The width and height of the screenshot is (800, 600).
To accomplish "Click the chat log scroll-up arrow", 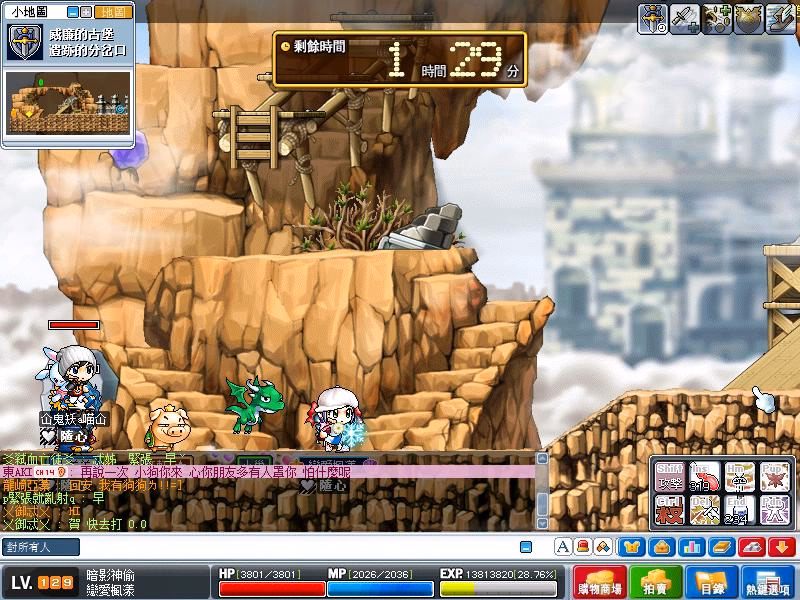I will coord(542,458).
